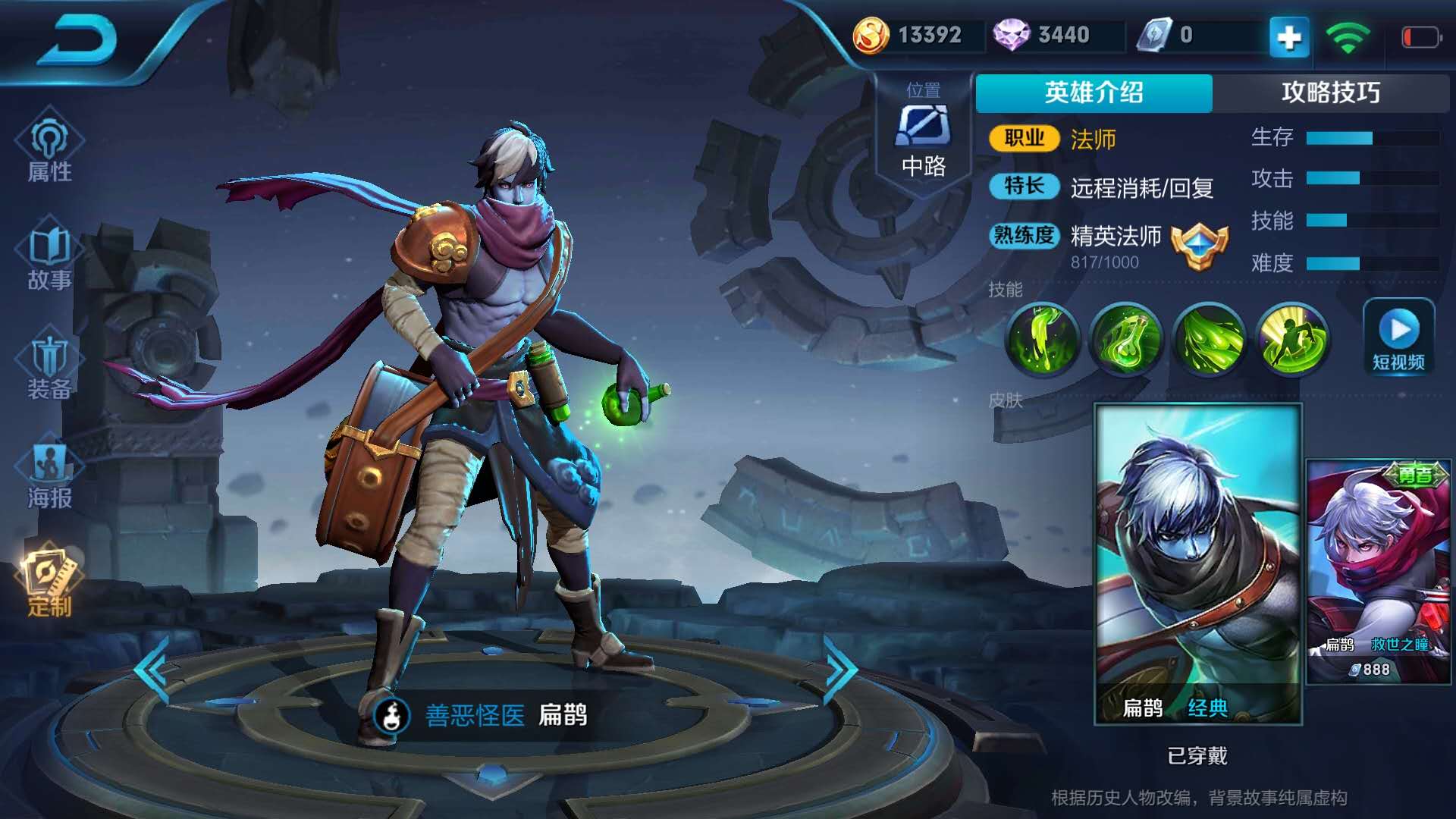This screenshot has height=819, width=1456.
Task: Select the green potion bottle skill icon
Action: tap(1126, 339)
